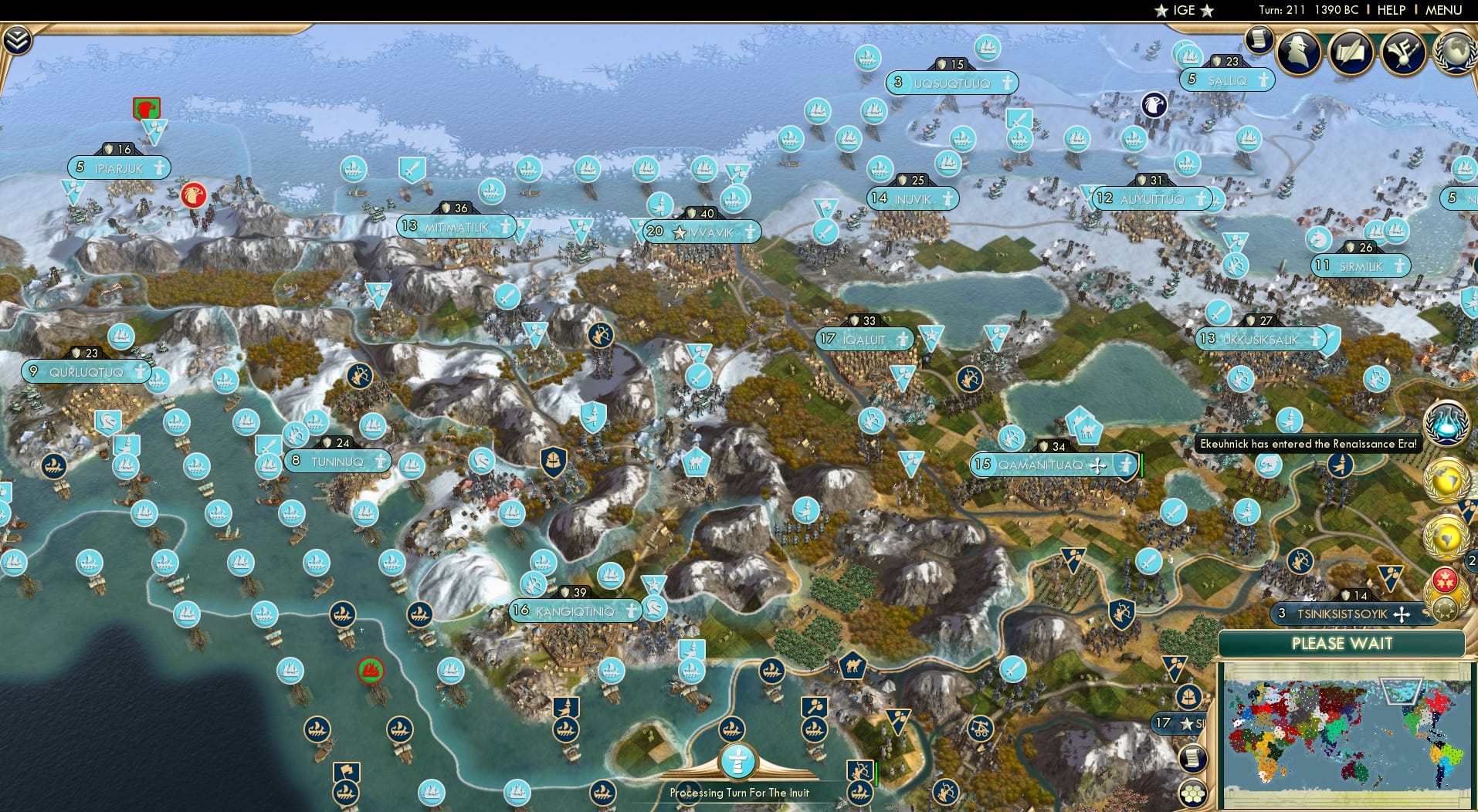Open the Espionage overview spy icon

1300,52
